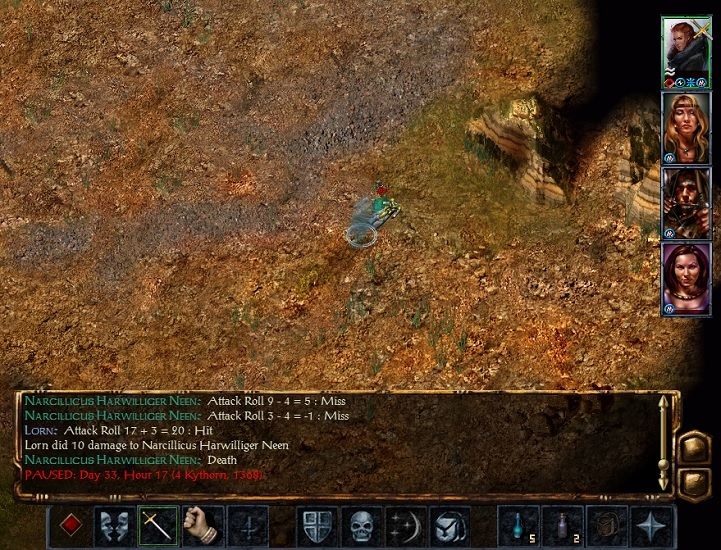Toggle the skull ability icon

click(361, 524)
